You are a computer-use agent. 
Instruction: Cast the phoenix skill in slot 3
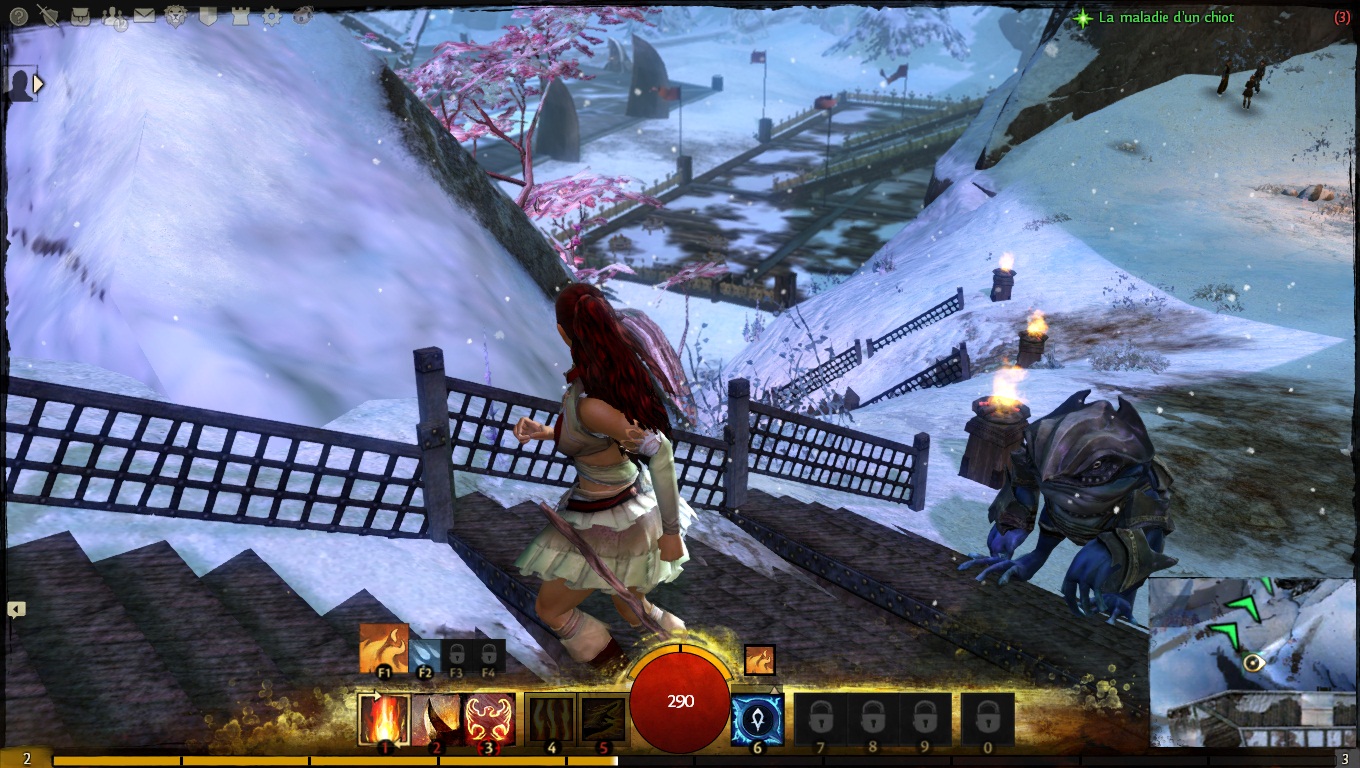coord(489,719)
